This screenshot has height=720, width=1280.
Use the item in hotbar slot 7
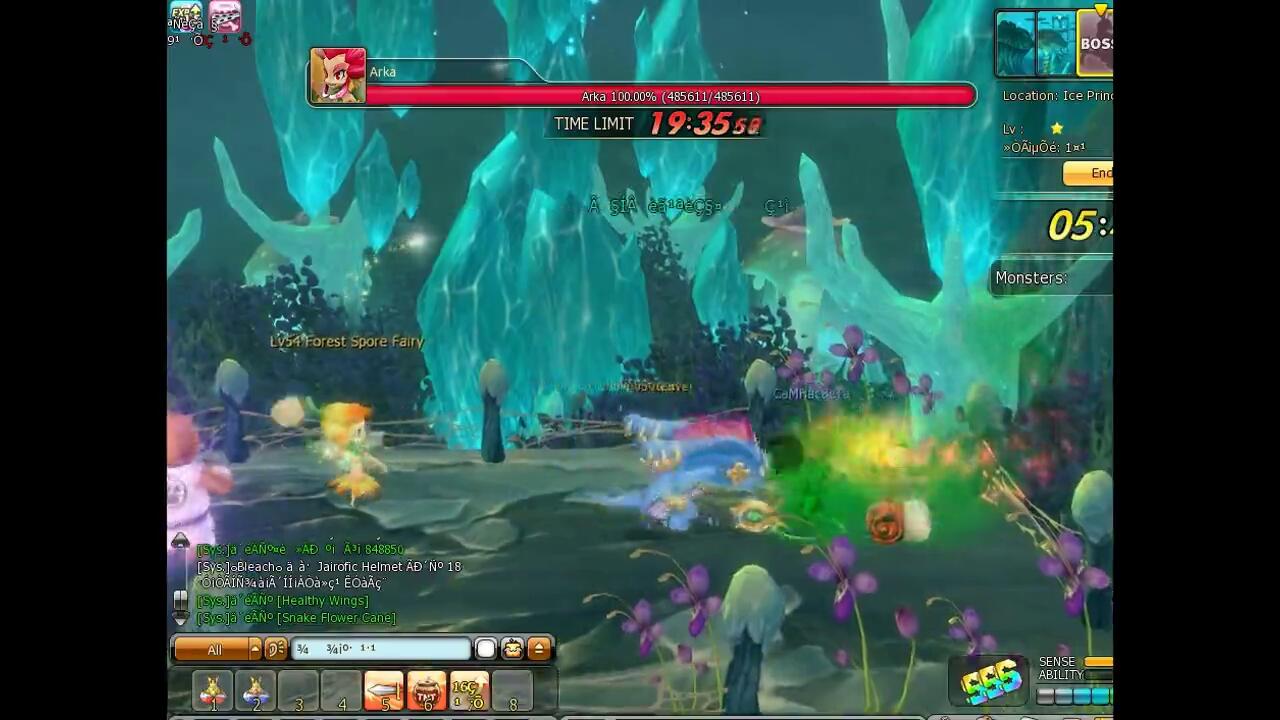coord(469,690)
